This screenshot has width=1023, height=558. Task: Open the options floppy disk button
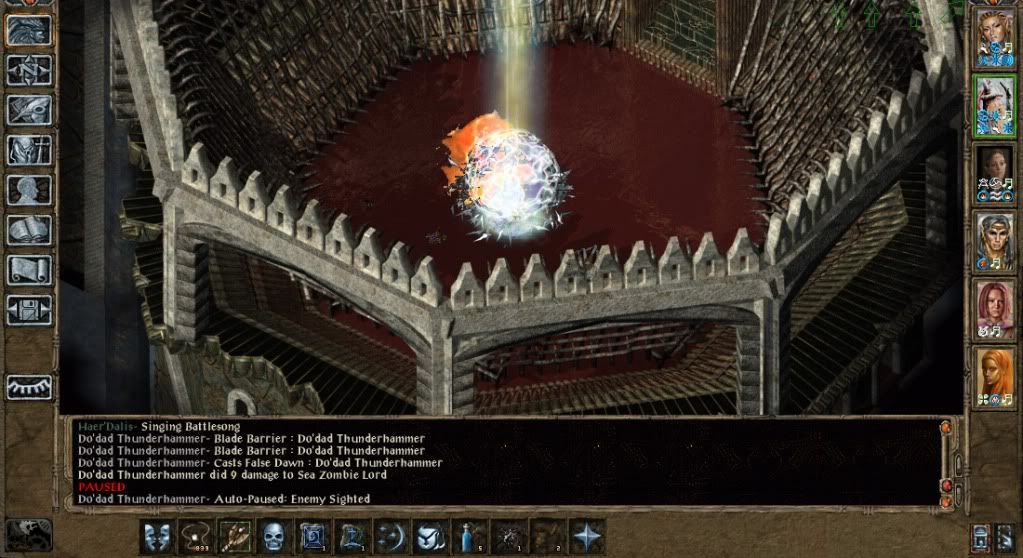coord(28,309)
